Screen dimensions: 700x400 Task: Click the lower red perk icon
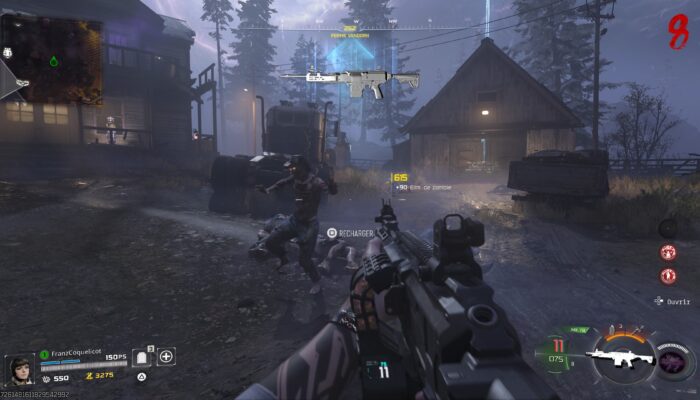tap(668, 275)
